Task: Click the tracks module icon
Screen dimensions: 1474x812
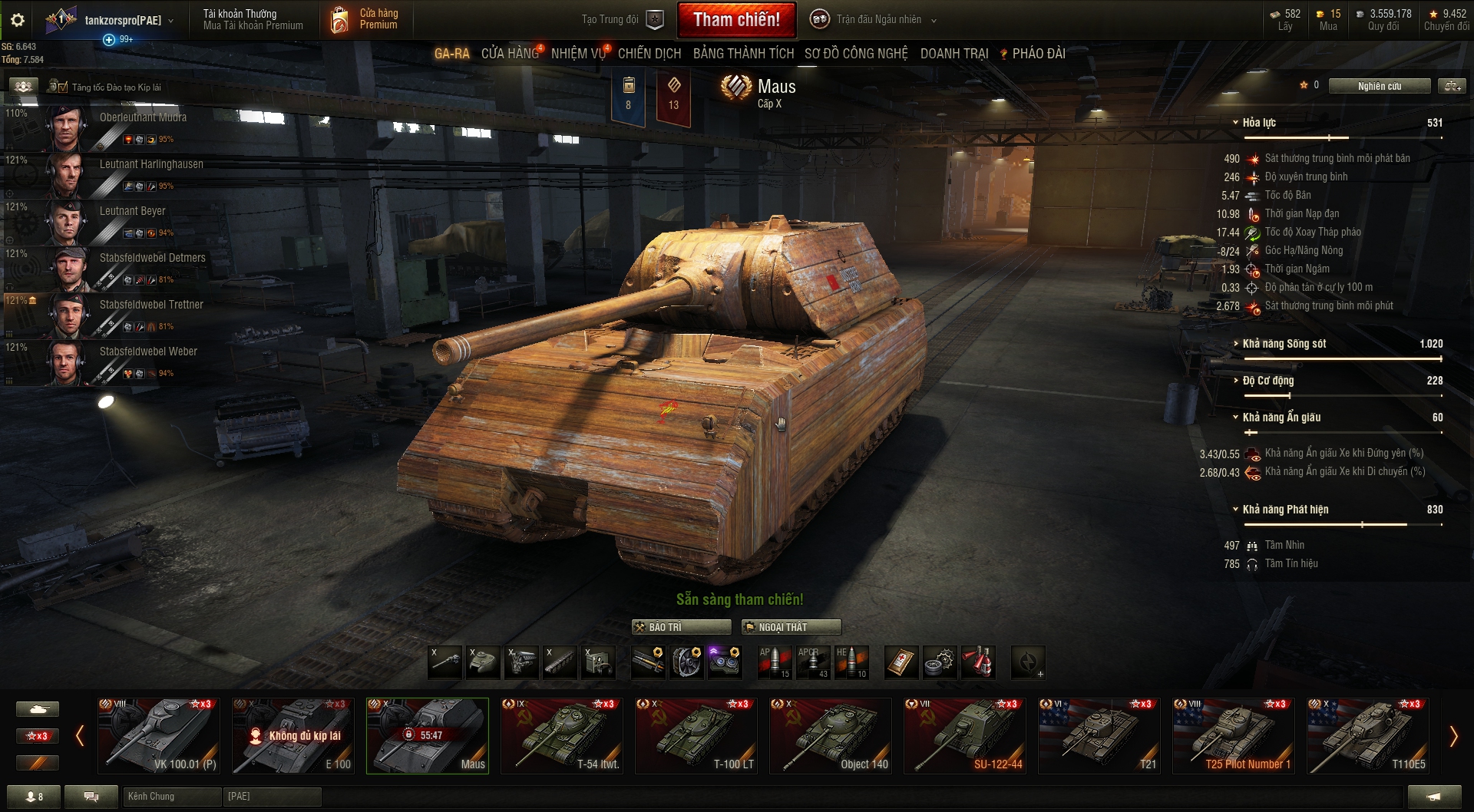Action: (559, 662)
